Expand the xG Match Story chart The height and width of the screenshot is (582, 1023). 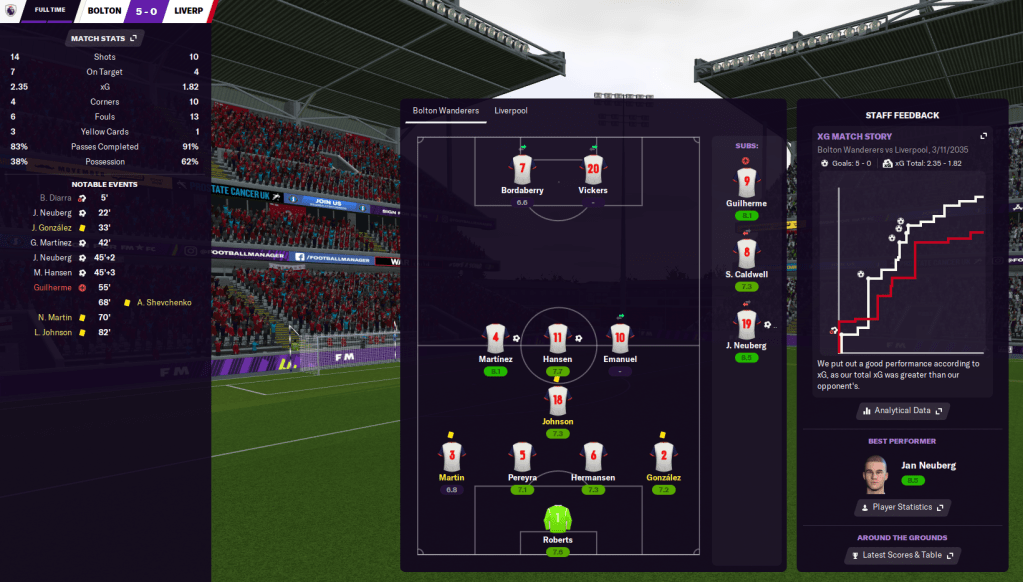[x=983, y=136]
